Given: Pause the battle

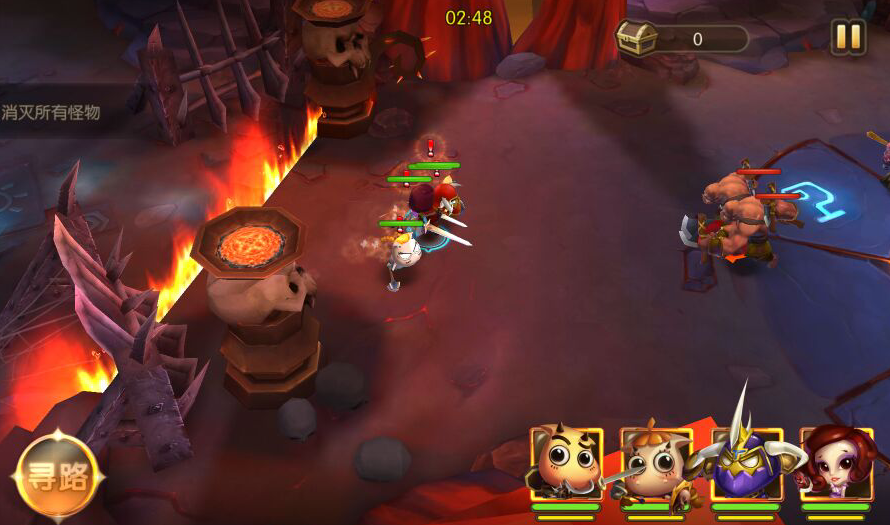Looking at the screenshot, I should click(848, 38).
